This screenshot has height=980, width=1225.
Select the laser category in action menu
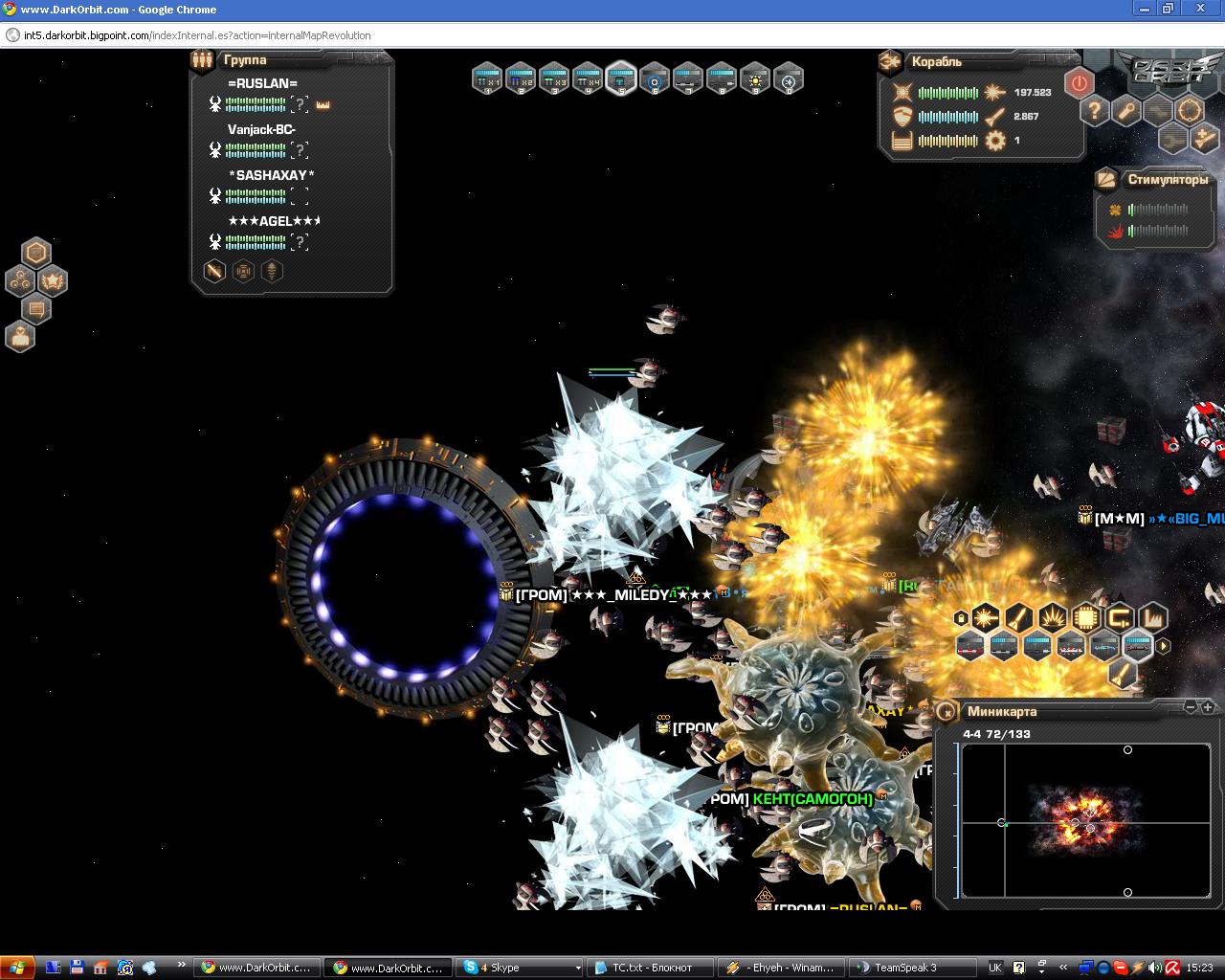[x=984, y=618]
